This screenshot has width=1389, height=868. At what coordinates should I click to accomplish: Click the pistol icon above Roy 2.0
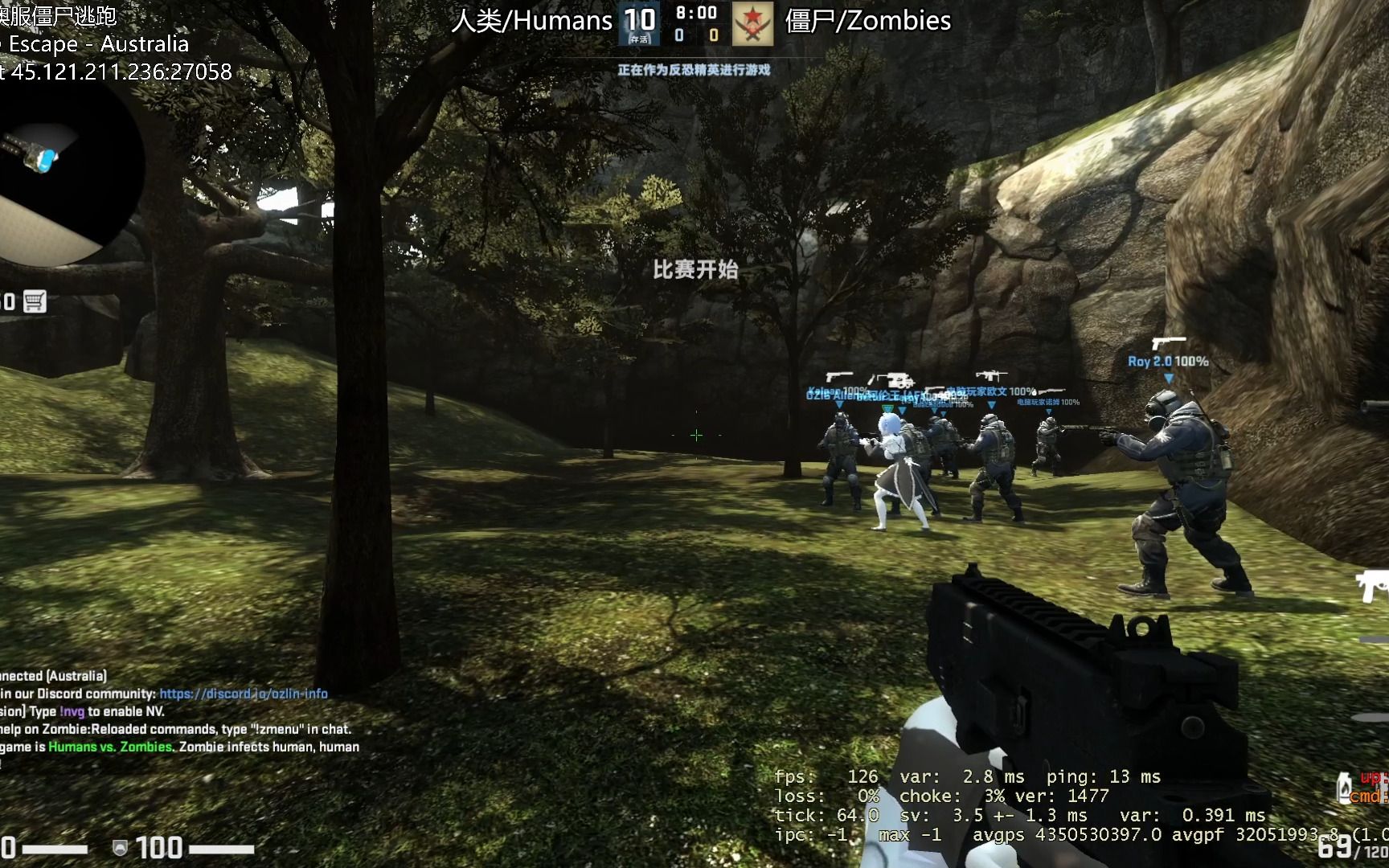tap(1170, 341)
